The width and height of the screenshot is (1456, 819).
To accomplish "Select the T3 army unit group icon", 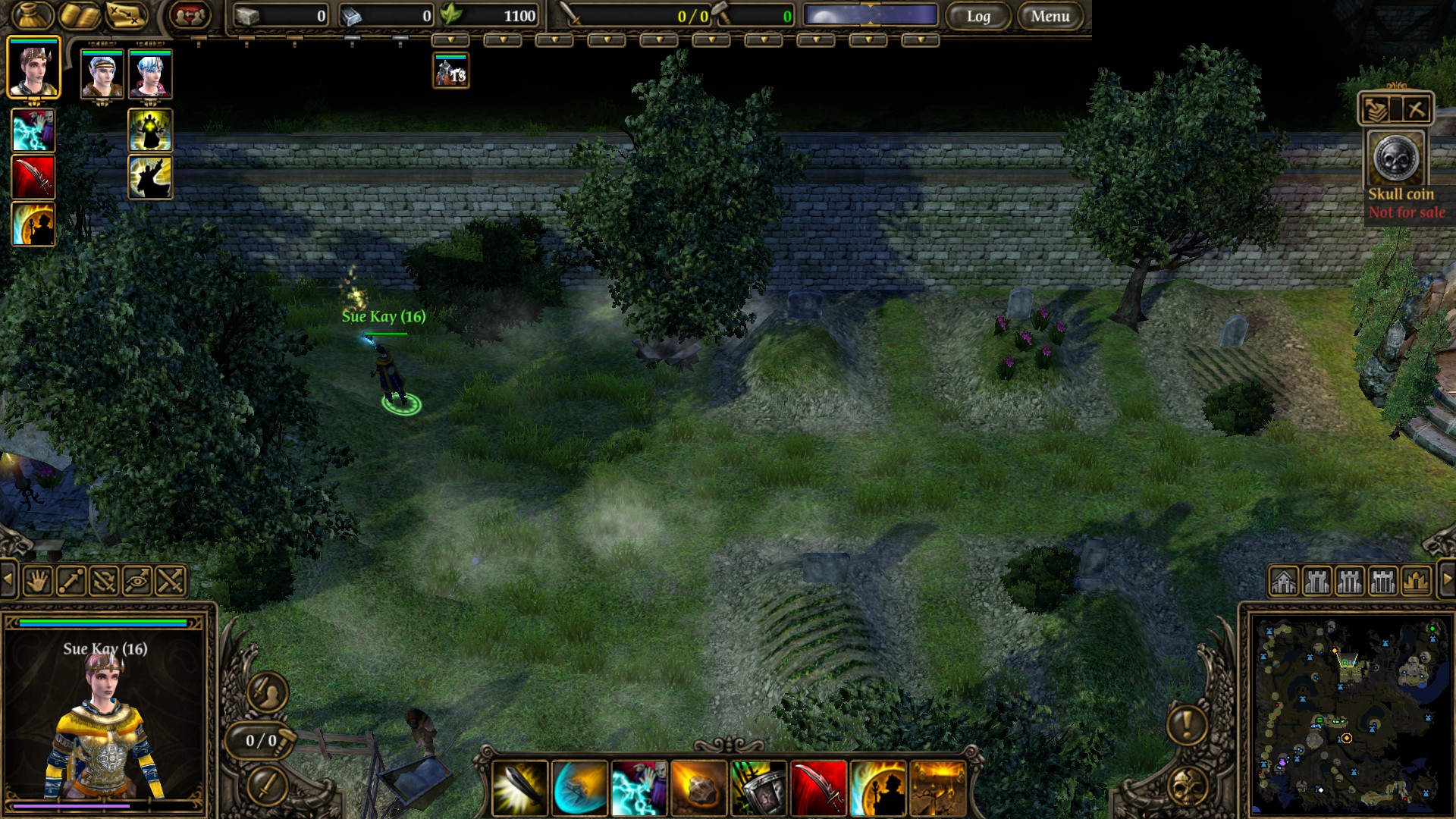I will [x=450, y=71].
